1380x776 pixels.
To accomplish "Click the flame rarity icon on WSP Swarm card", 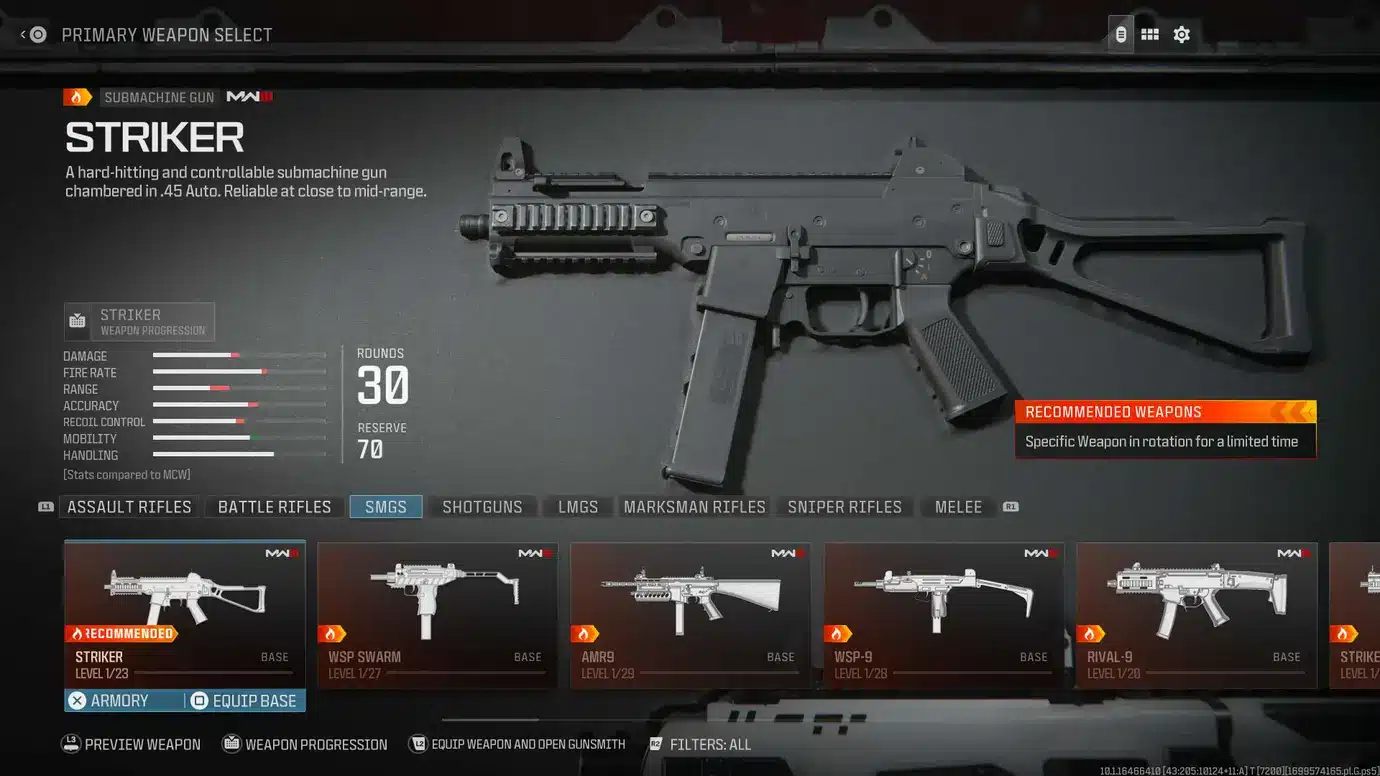I will click(x=332, y=633).
